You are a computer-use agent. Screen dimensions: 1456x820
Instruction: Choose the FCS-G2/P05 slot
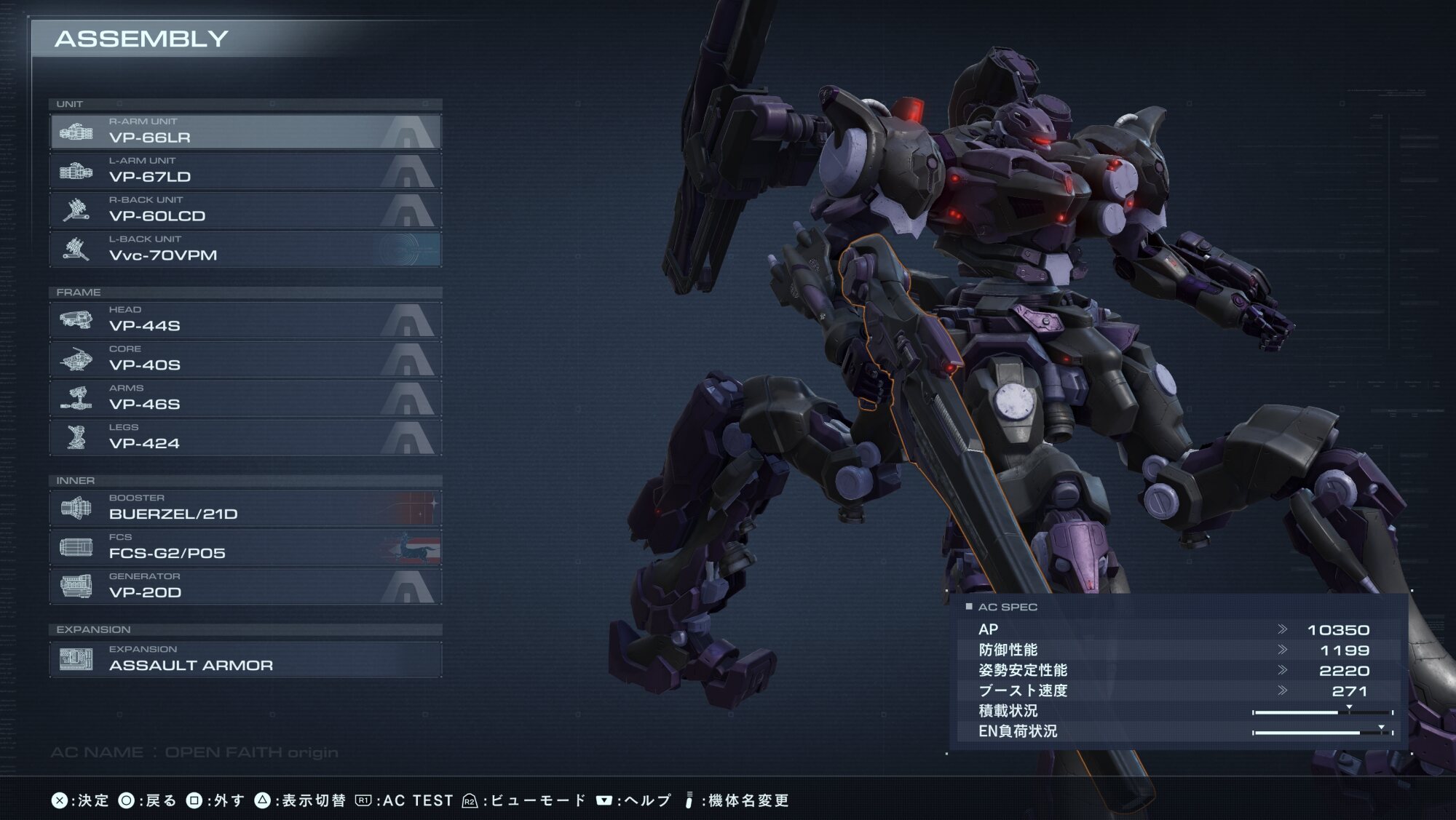pos(245,548)
